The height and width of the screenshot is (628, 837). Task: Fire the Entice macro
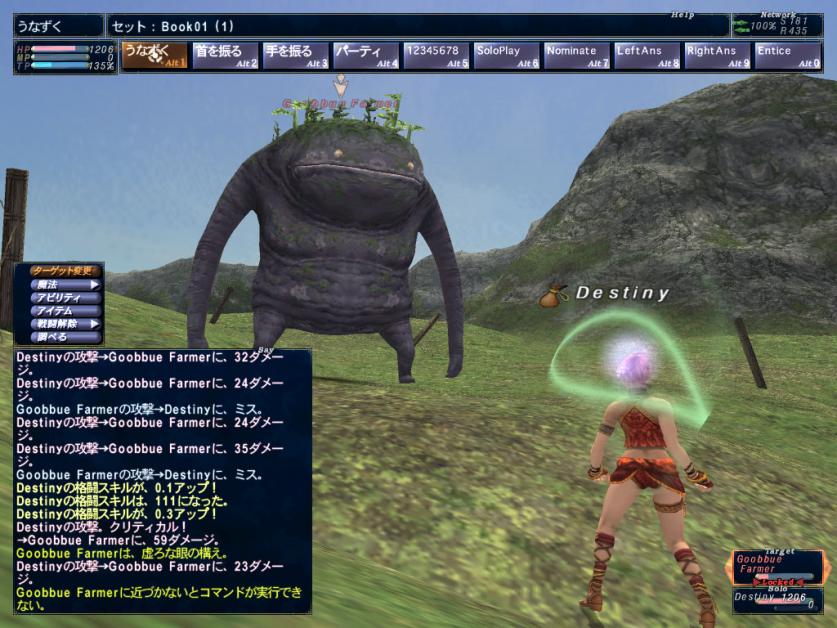(x=787, y=56)
